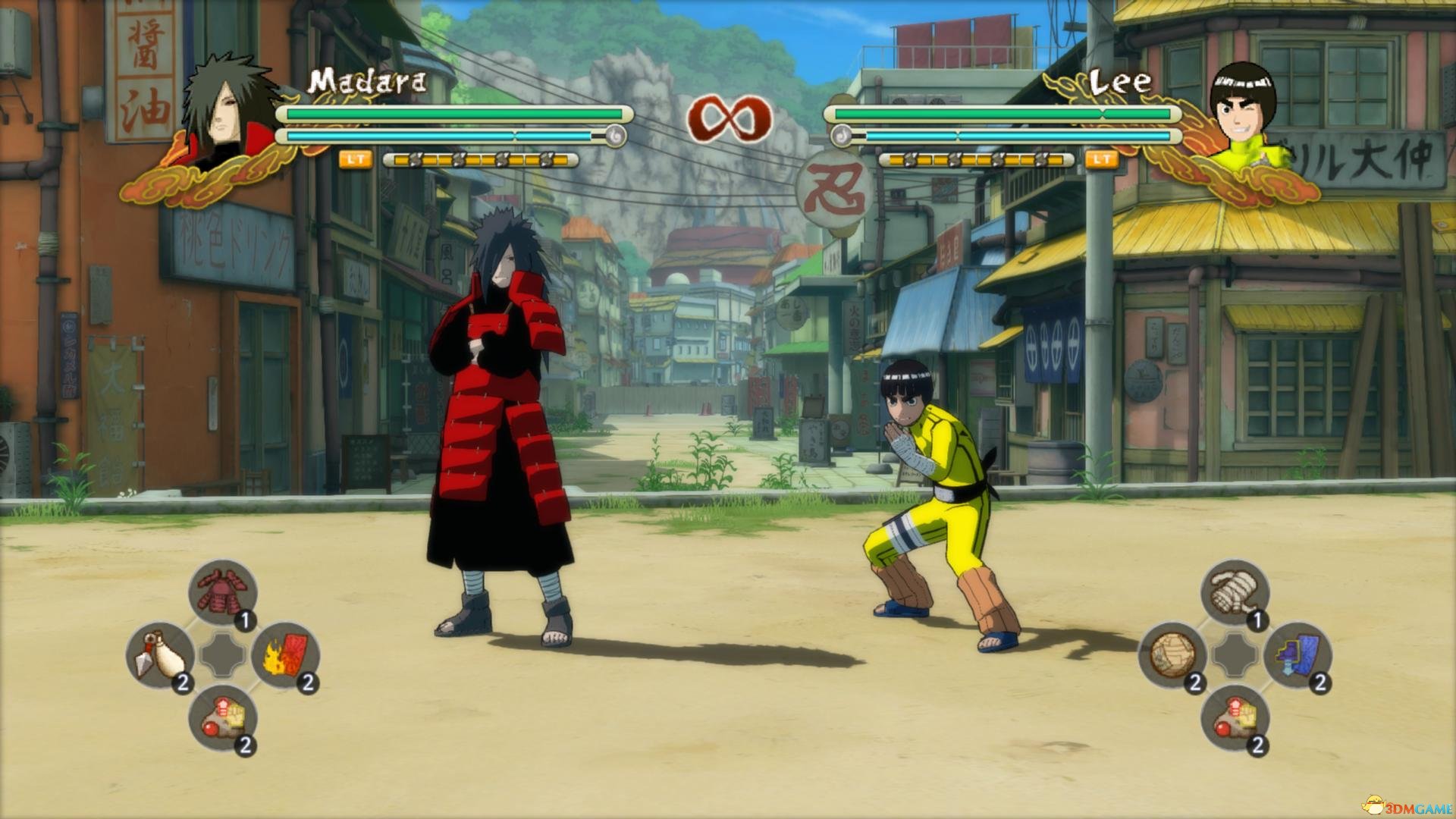Image resolution: width=1456 pixels, height=819 pixels.
Task: Use Lee's red pill attack-boost item
Action: 1235,718
